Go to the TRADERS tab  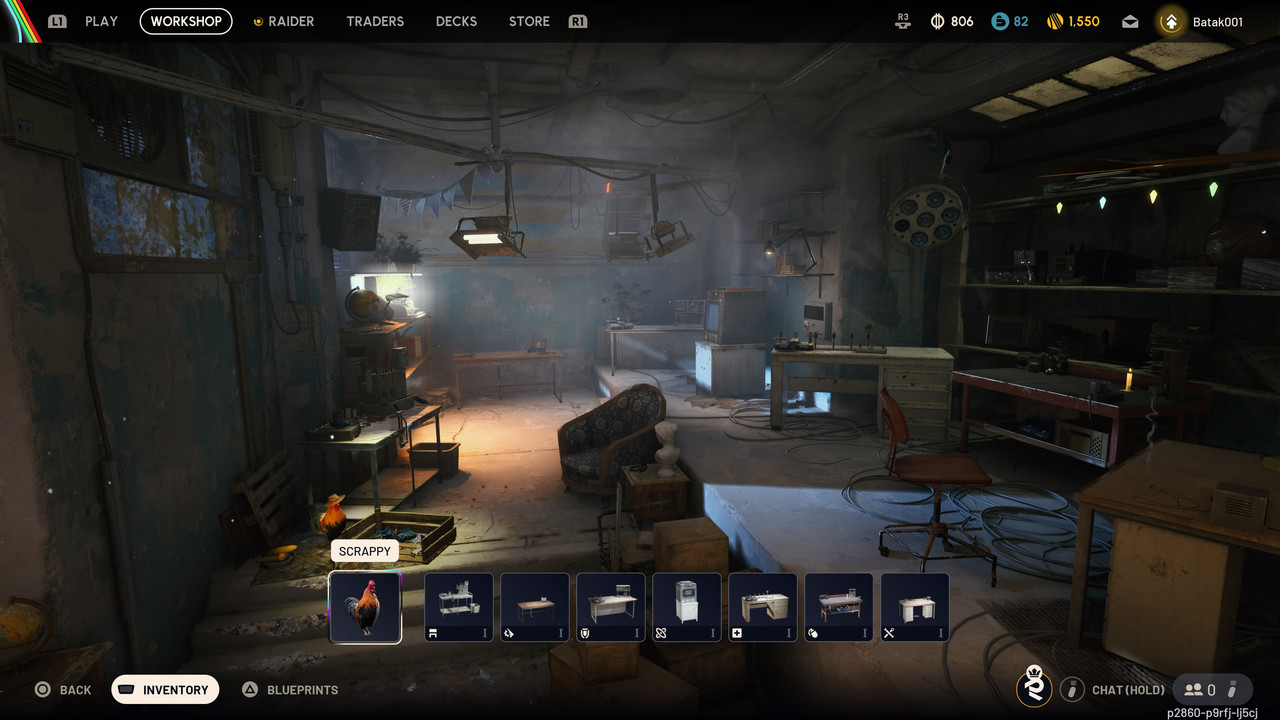[375, 21]
